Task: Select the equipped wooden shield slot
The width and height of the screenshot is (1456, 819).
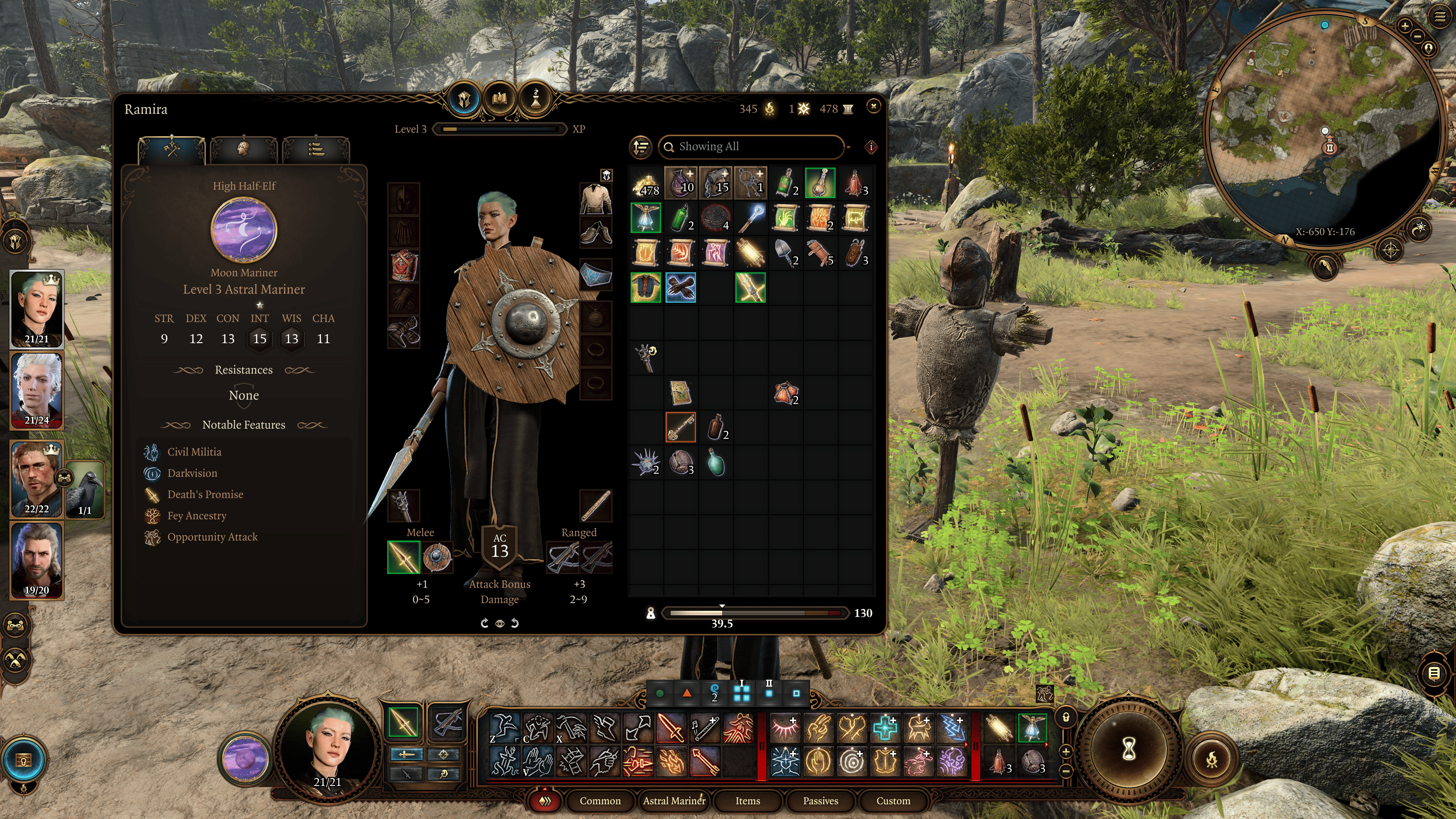Action: (x=437, y=557)
